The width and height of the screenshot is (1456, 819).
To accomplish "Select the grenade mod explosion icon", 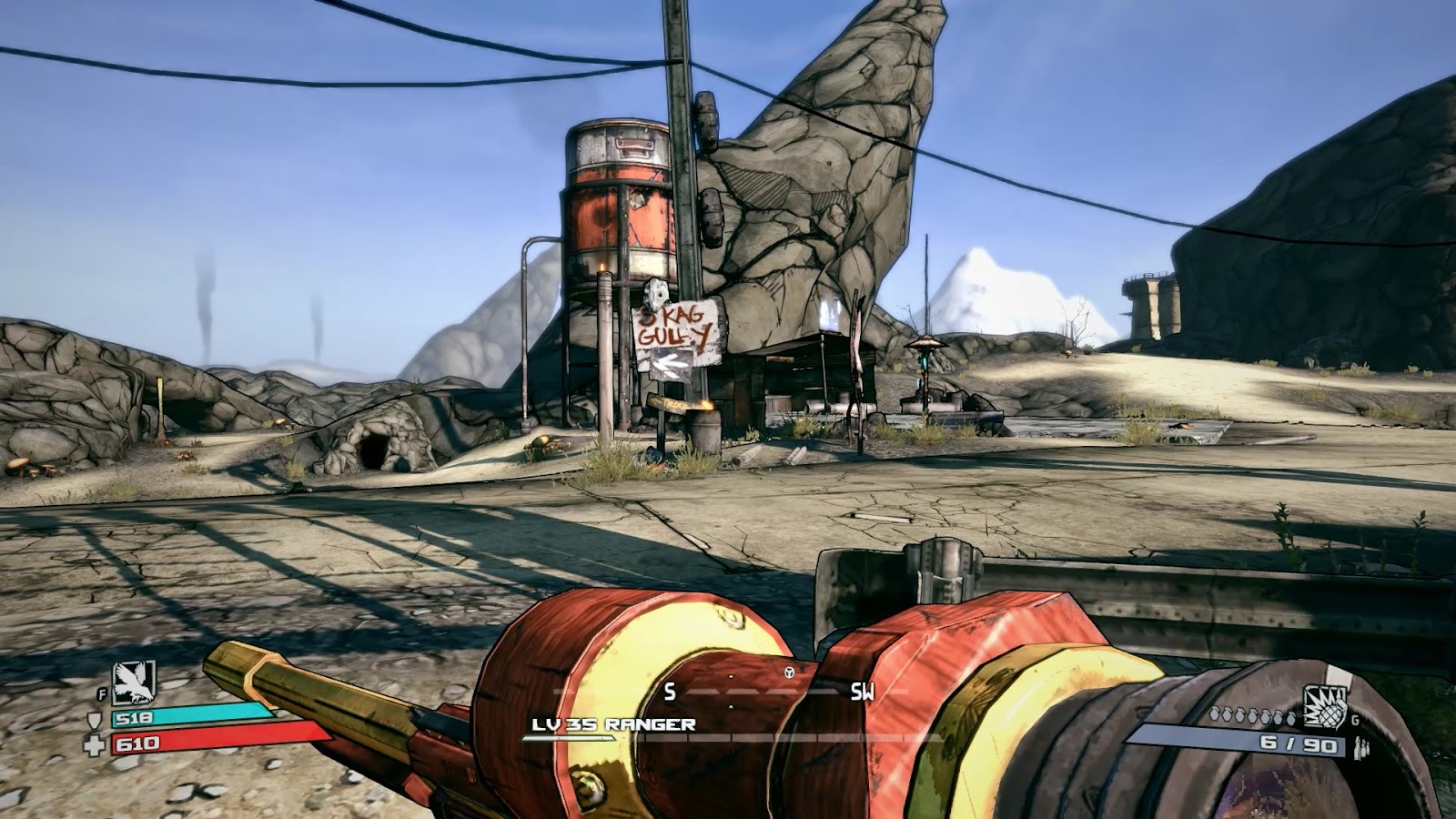I will coord(1325,706).
